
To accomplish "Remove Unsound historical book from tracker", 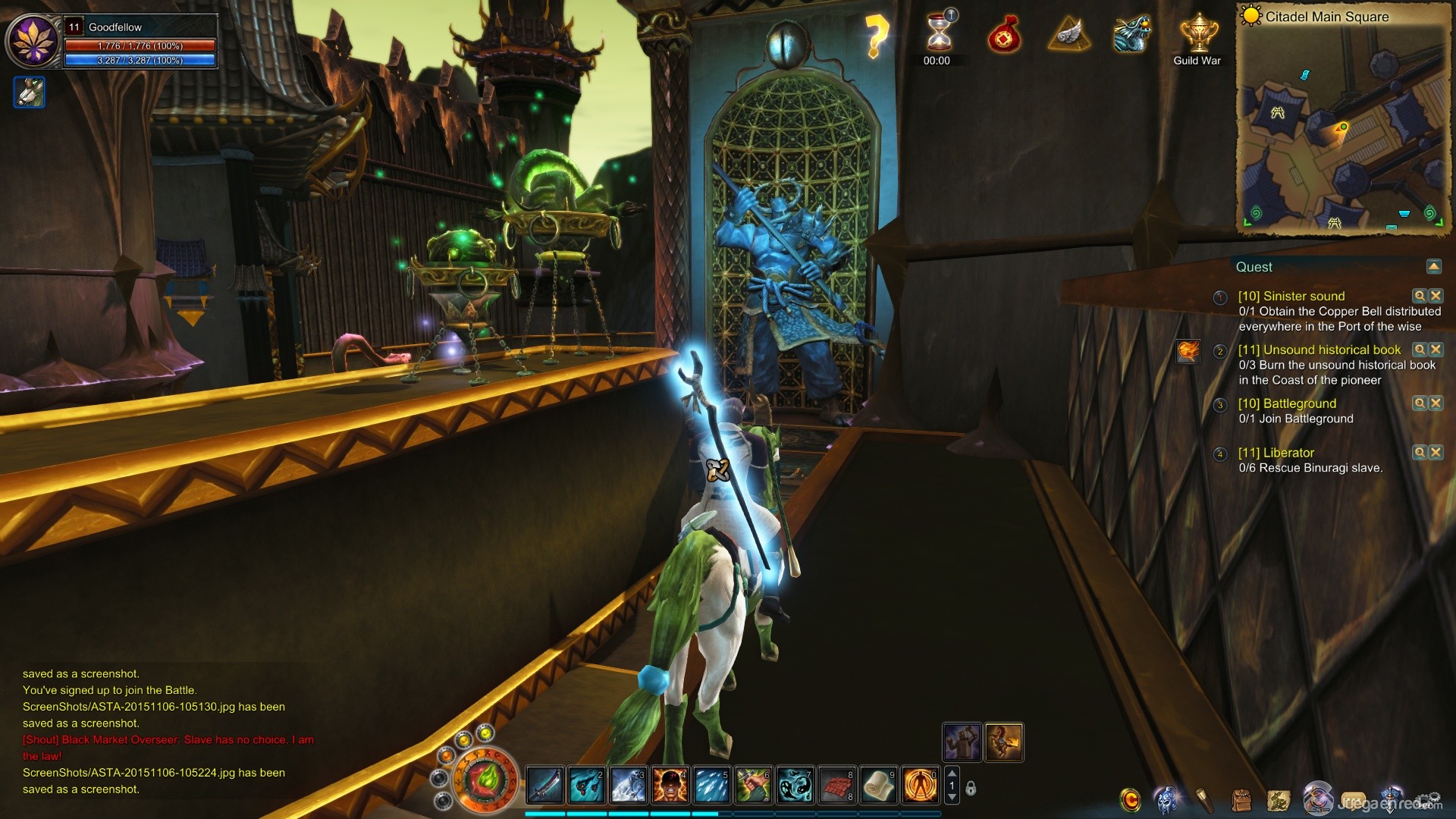I will pyautogui.click(x=1436, y=350).
